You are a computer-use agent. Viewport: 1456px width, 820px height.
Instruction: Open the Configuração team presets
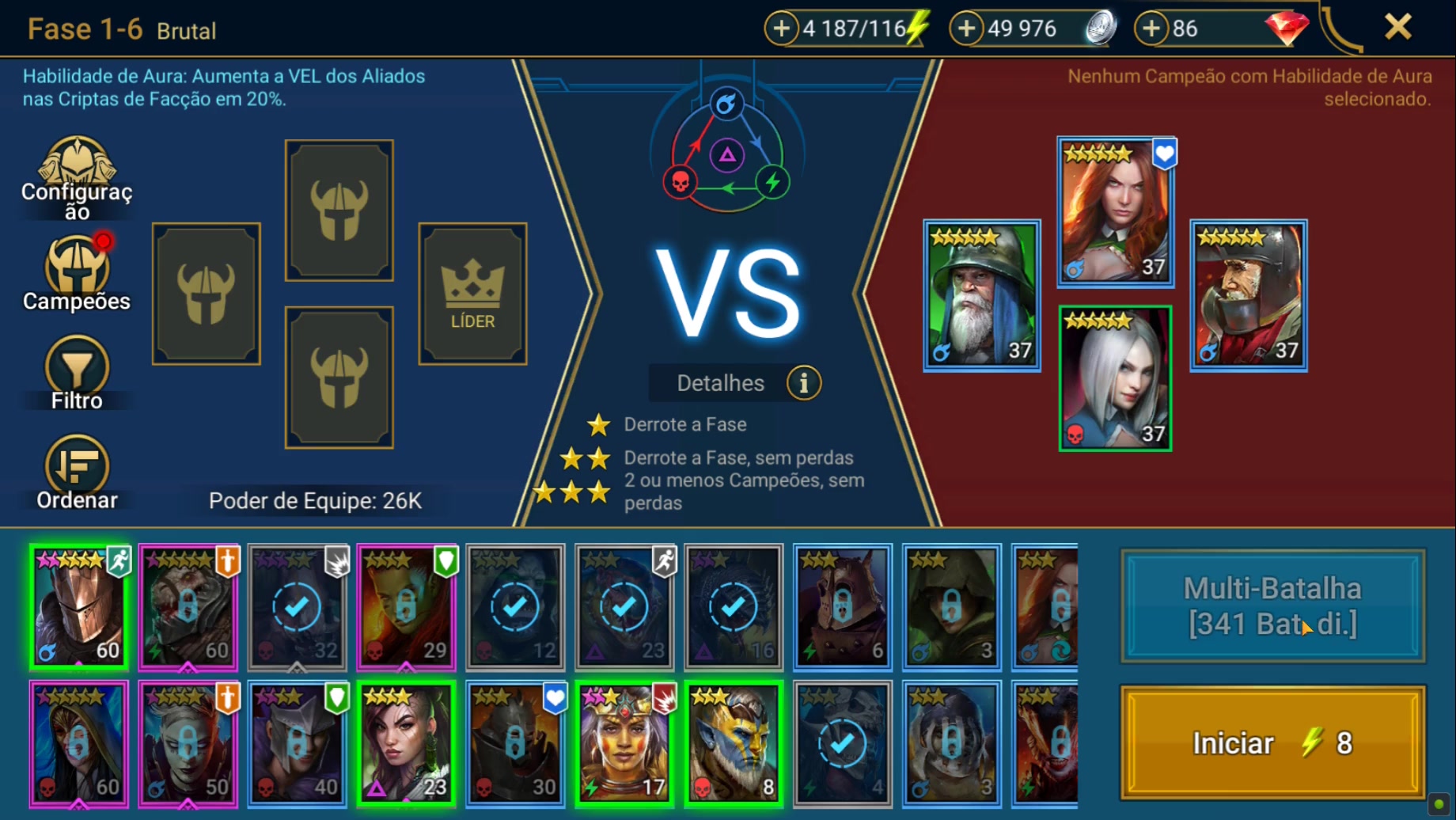pyautogui.click(x=77, y=177)
